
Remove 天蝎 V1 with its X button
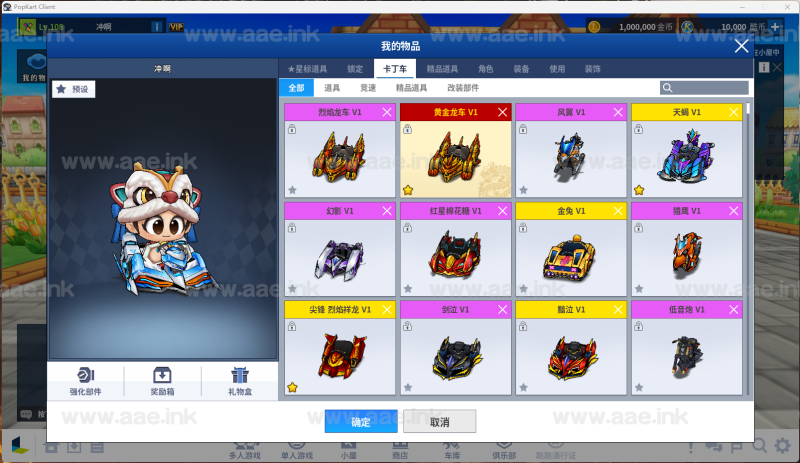pos(734,112)
